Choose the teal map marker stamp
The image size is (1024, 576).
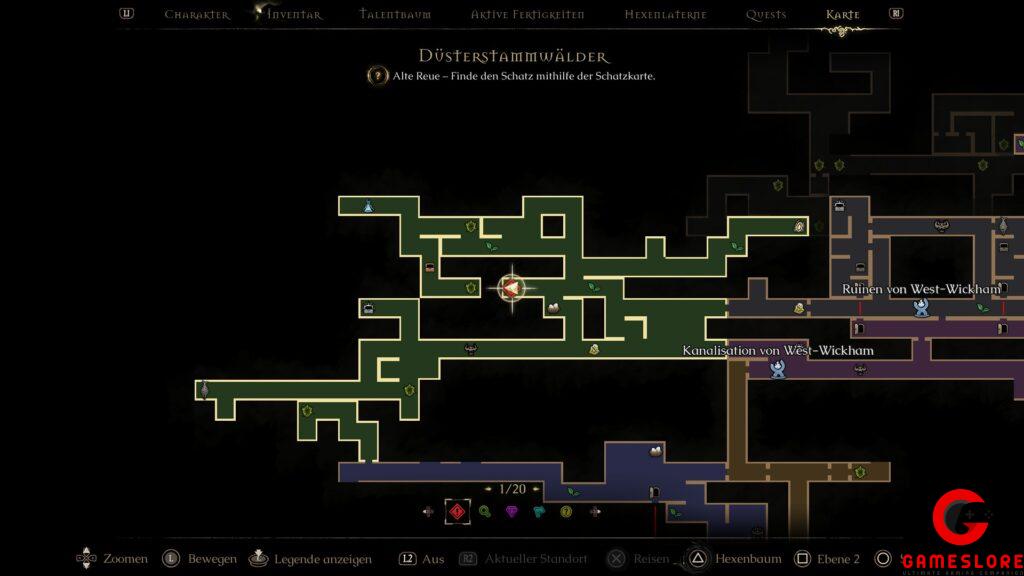point(539,512)
